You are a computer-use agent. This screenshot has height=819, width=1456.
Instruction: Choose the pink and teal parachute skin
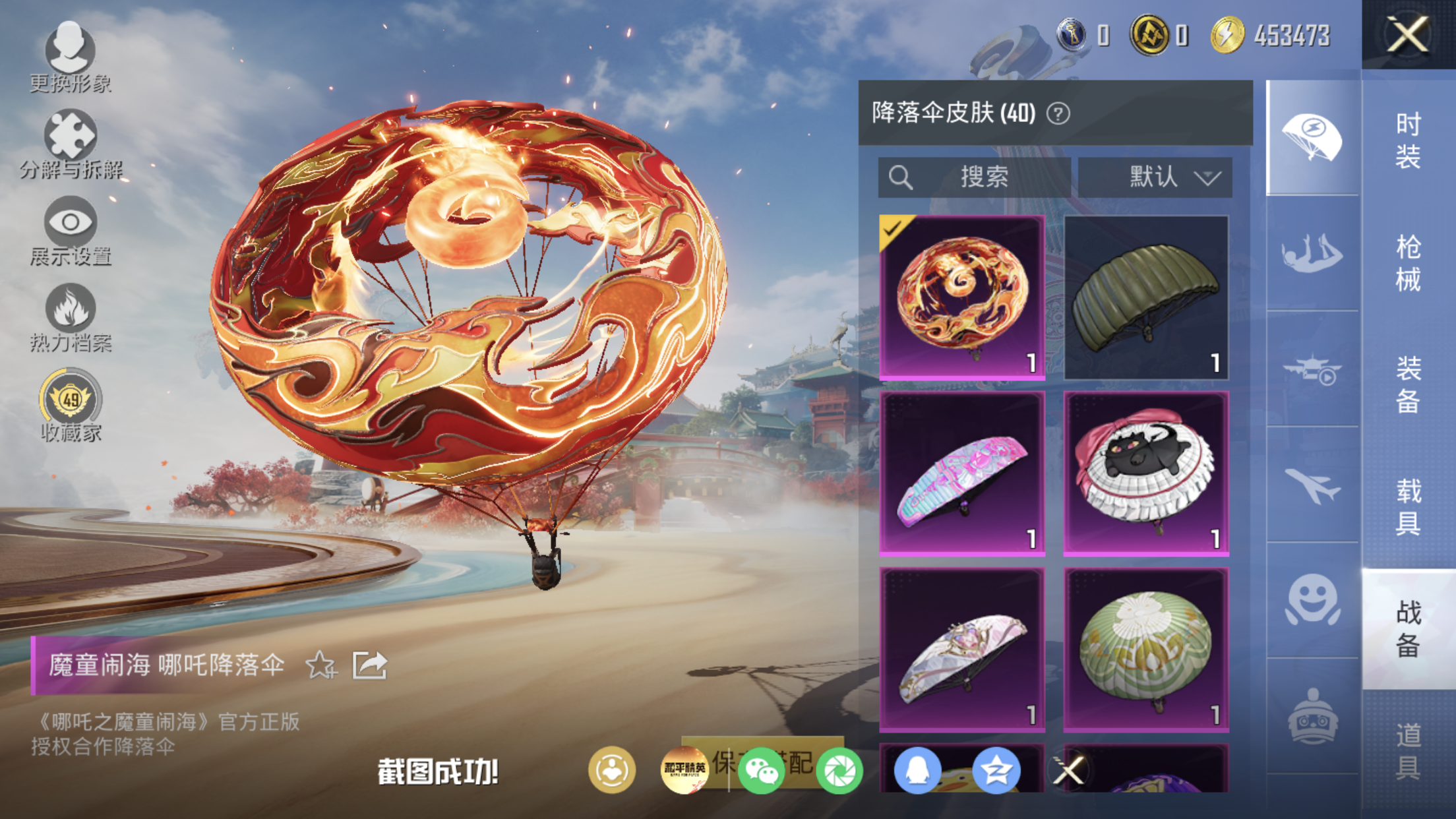[962, 473]
